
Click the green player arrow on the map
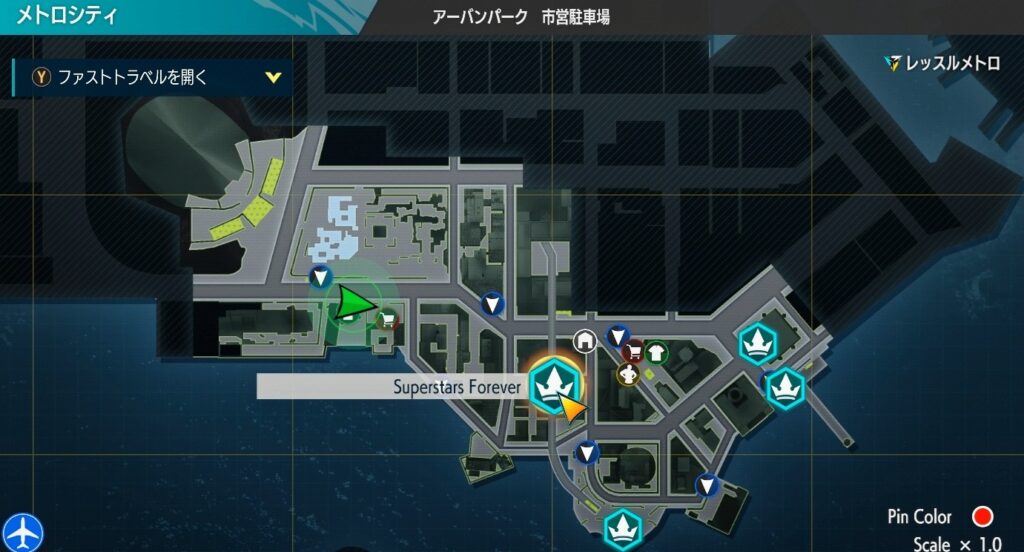click(353, 303)
